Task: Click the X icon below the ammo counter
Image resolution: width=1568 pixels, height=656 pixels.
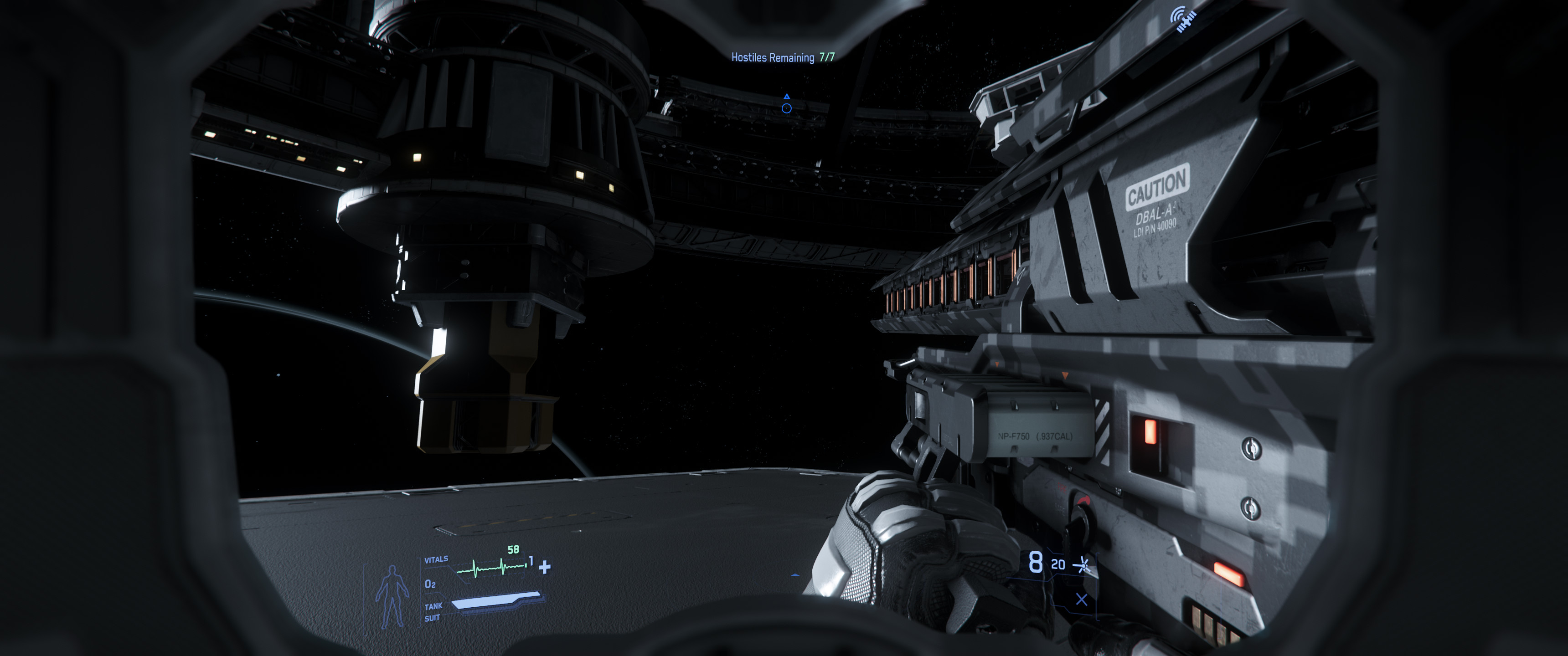Action: click(x=1082, y=600)
